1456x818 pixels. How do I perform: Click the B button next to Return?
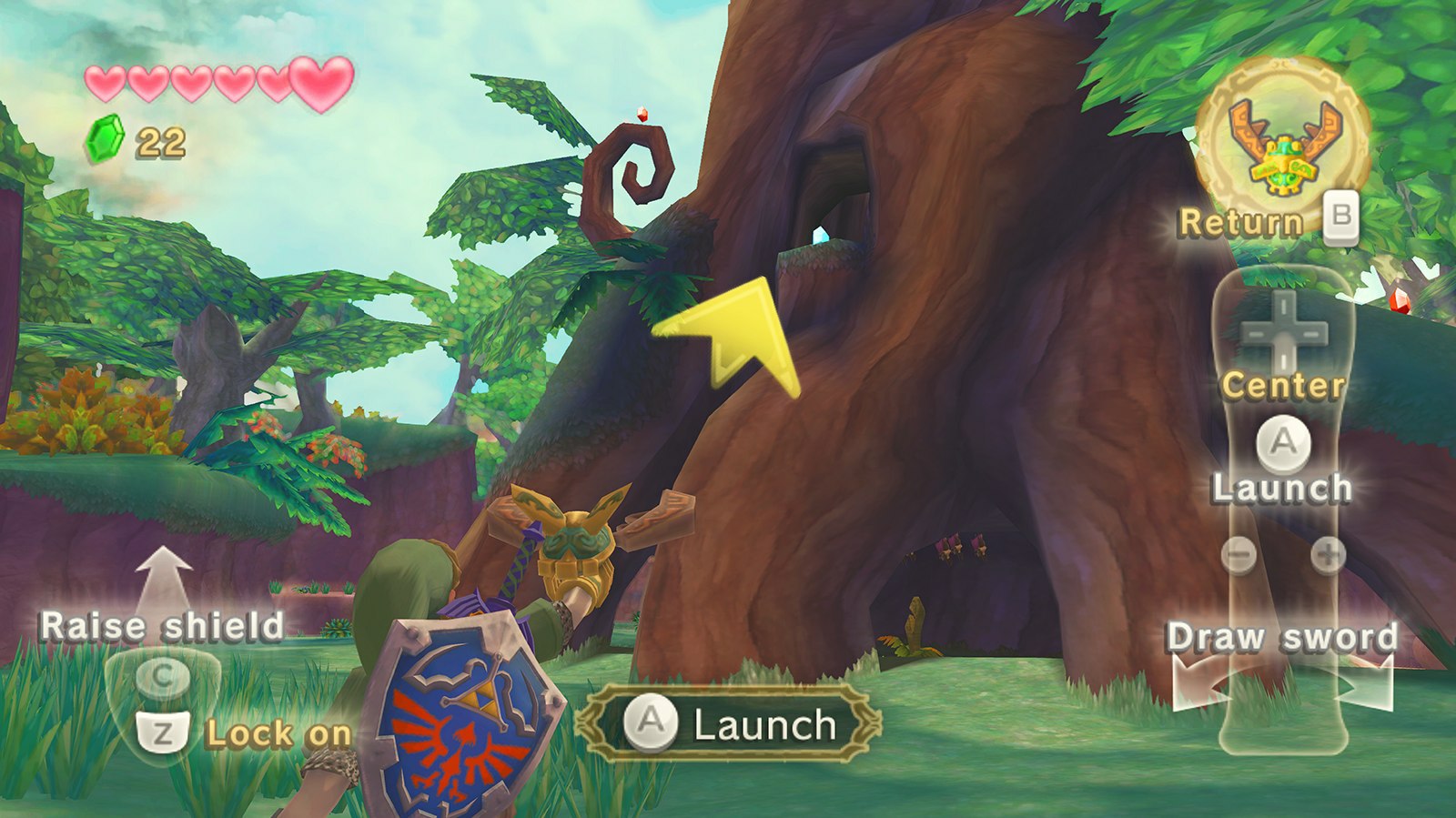1343,218
